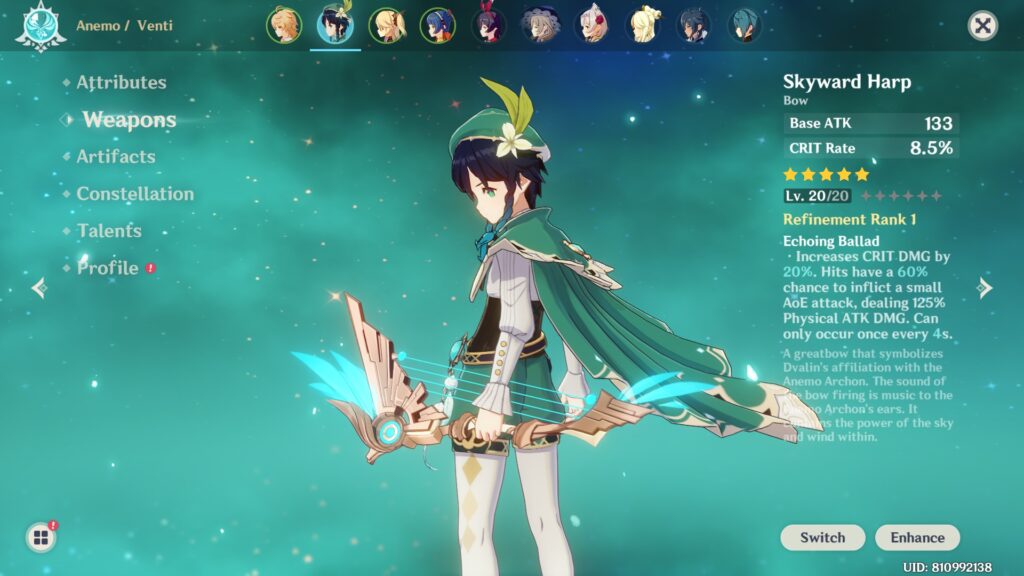Go to the next character arrow
Viewport: 1024px width, 576px height.
pyautogui.click(x=985, y=288)
